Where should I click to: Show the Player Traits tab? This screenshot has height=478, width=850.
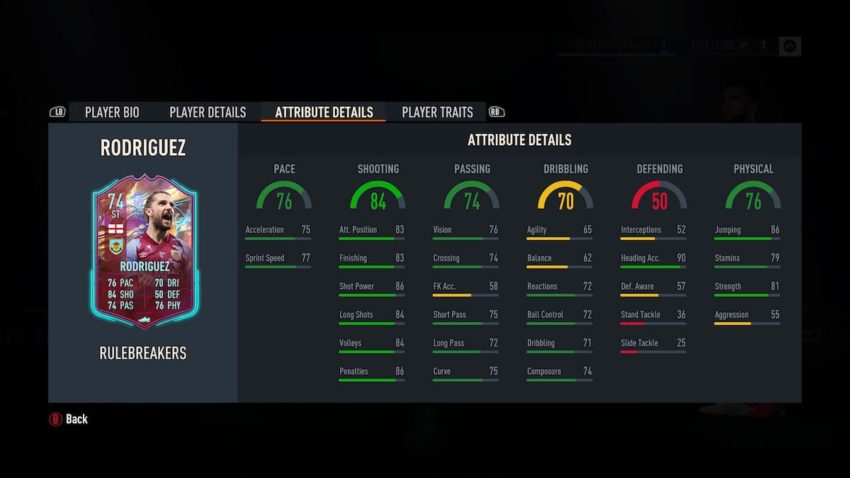pyautogui.click(x=437, y=112)
